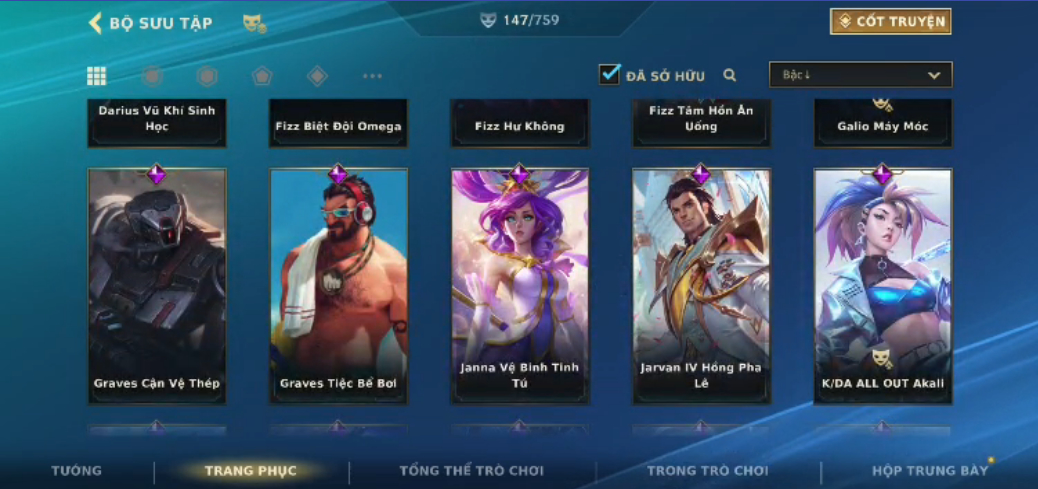The image size is (1038, 489).
Task: Switch to the Tướng tab
Action: (x=77, y=471)
